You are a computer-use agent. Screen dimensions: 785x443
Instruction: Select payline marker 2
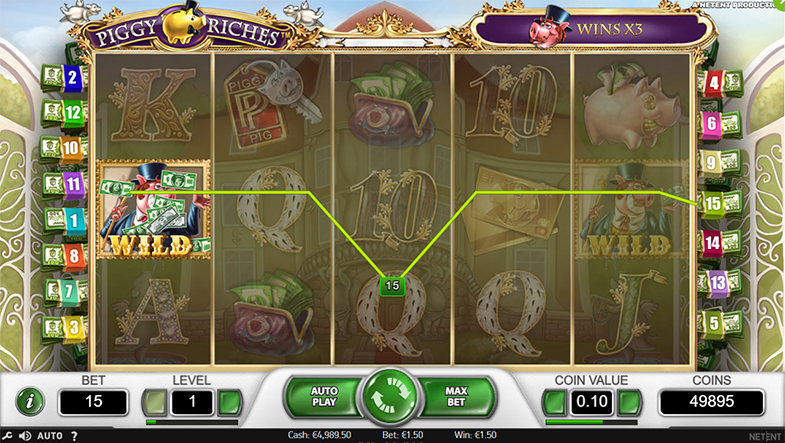[72, 76]
